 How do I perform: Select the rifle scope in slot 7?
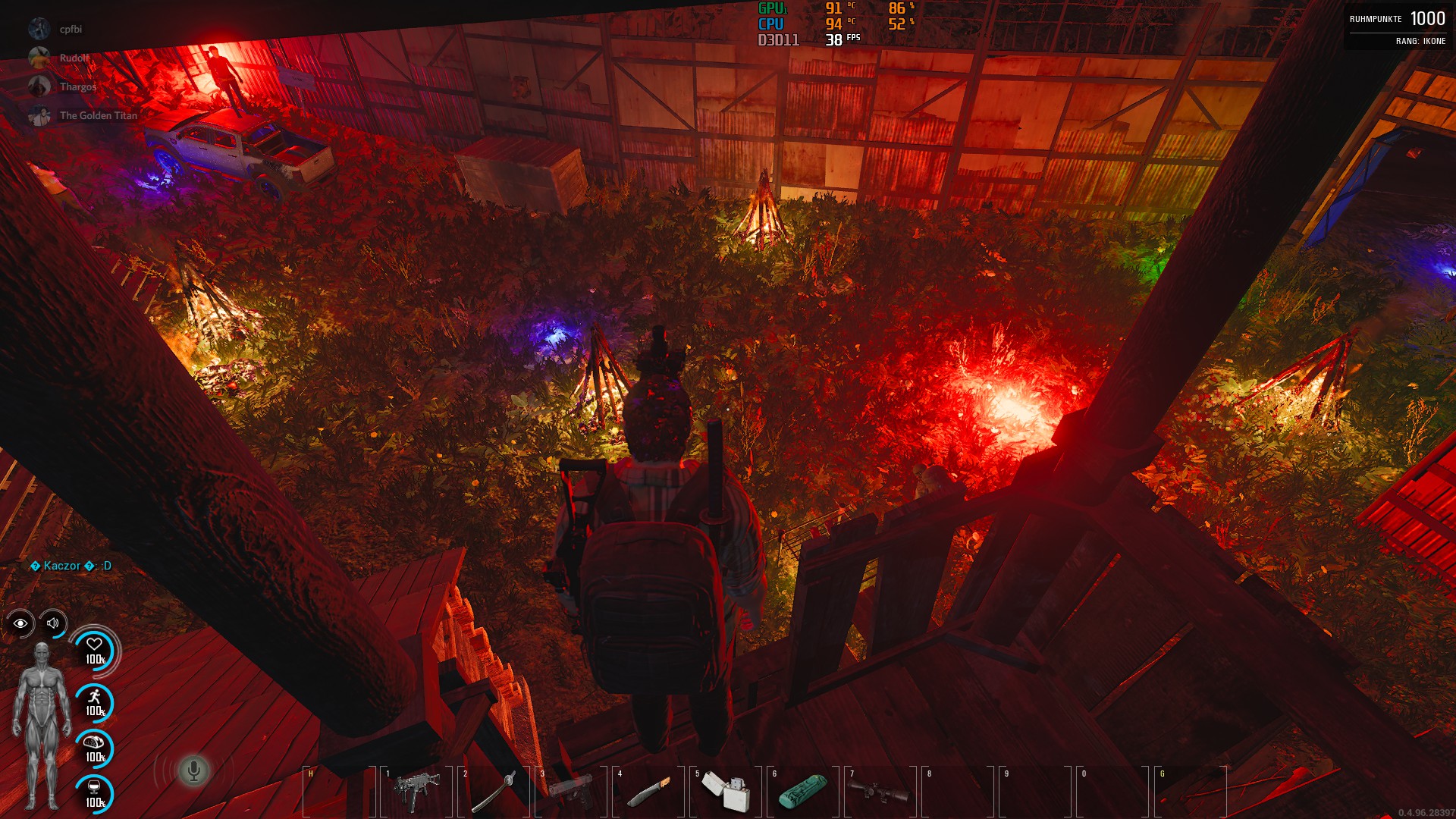pyautogui.click(x=880, y=790)
